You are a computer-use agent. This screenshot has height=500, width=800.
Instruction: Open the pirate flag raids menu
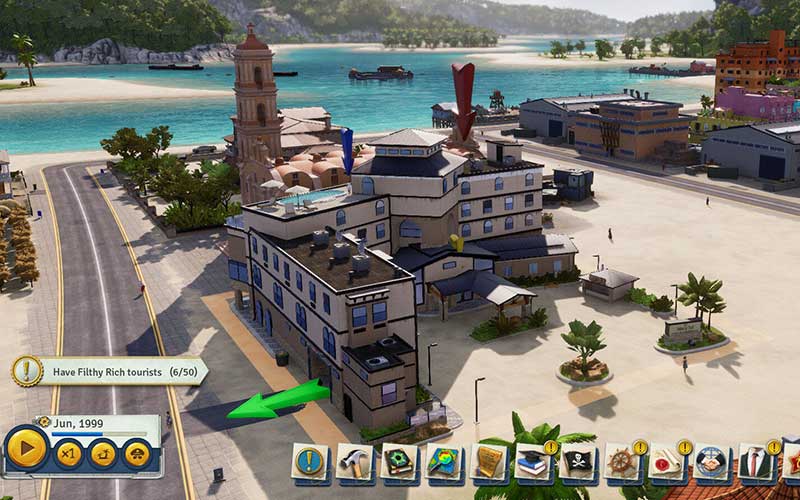click(x=578, y=462)
